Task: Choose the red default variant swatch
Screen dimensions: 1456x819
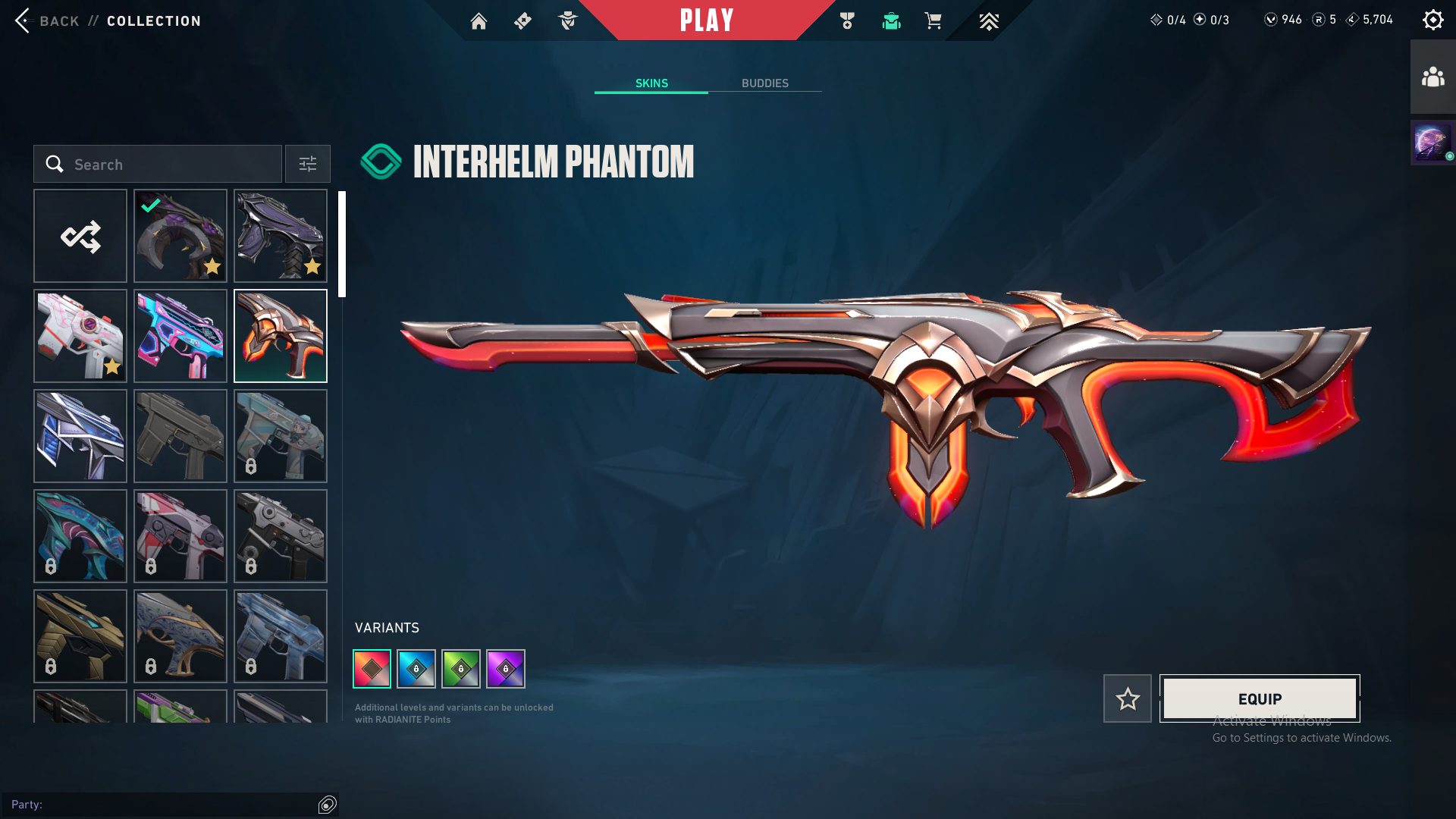Action: (372, 669)
